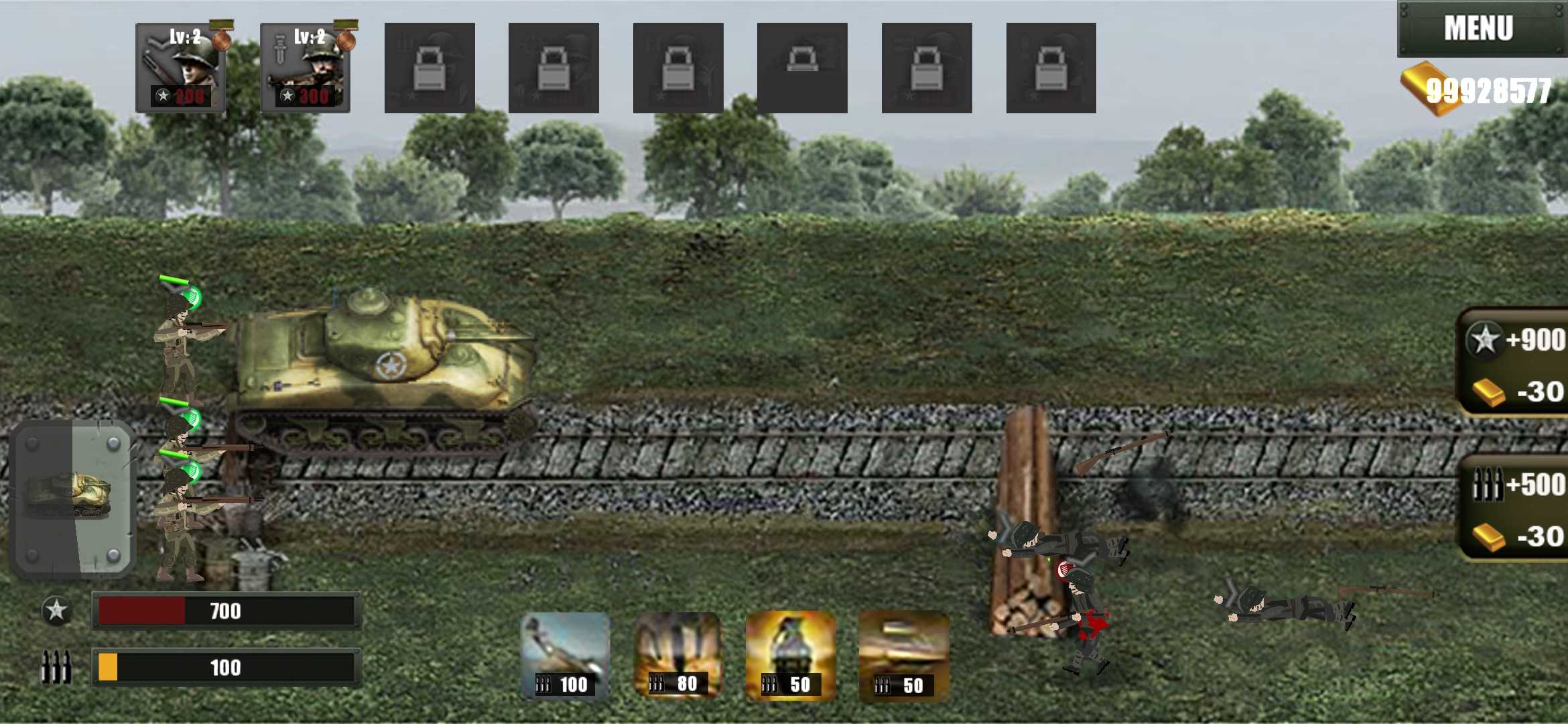The width and height of the screenshot is (1568, 724).
Task: Click the second locked unit slot
Action: pyautogui.click(x=553, y=67)
